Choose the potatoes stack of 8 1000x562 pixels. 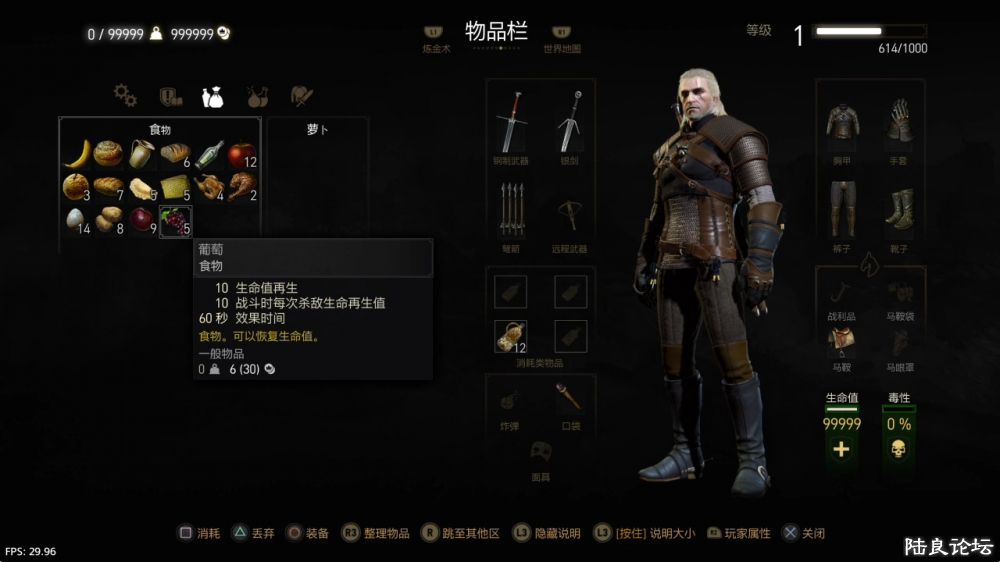[x=109, y=220]
